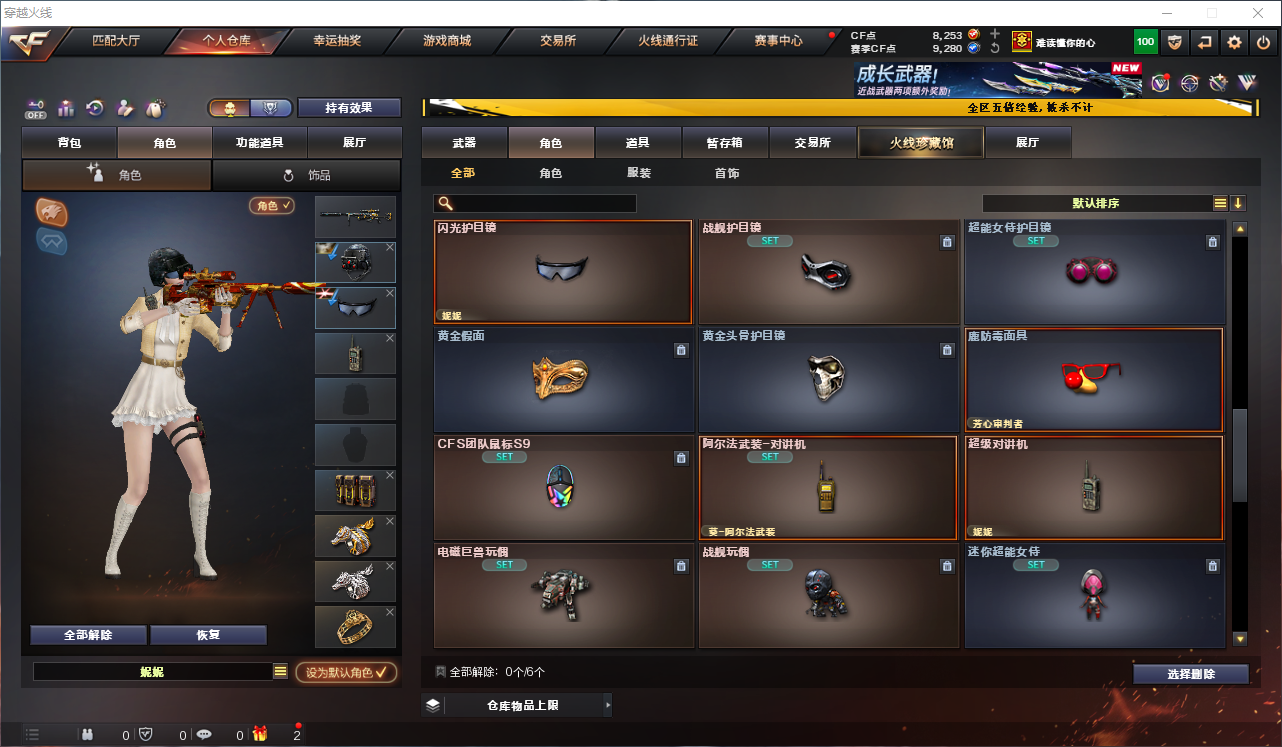Click the list view icon beside 默认排序
Viewport: 1282px width, 747px height.
coord(1219,202)
